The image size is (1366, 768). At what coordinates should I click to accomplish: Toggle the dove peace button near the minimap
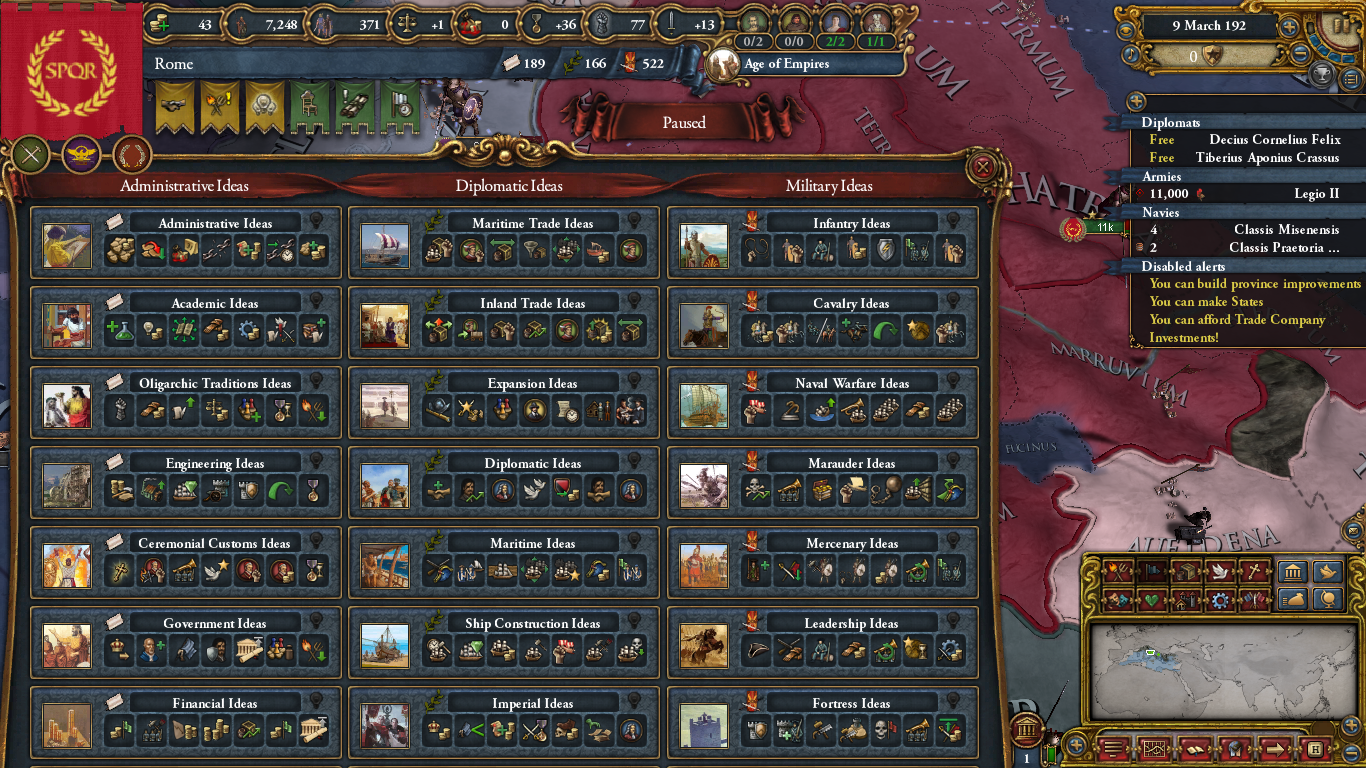pos(1328,572)
